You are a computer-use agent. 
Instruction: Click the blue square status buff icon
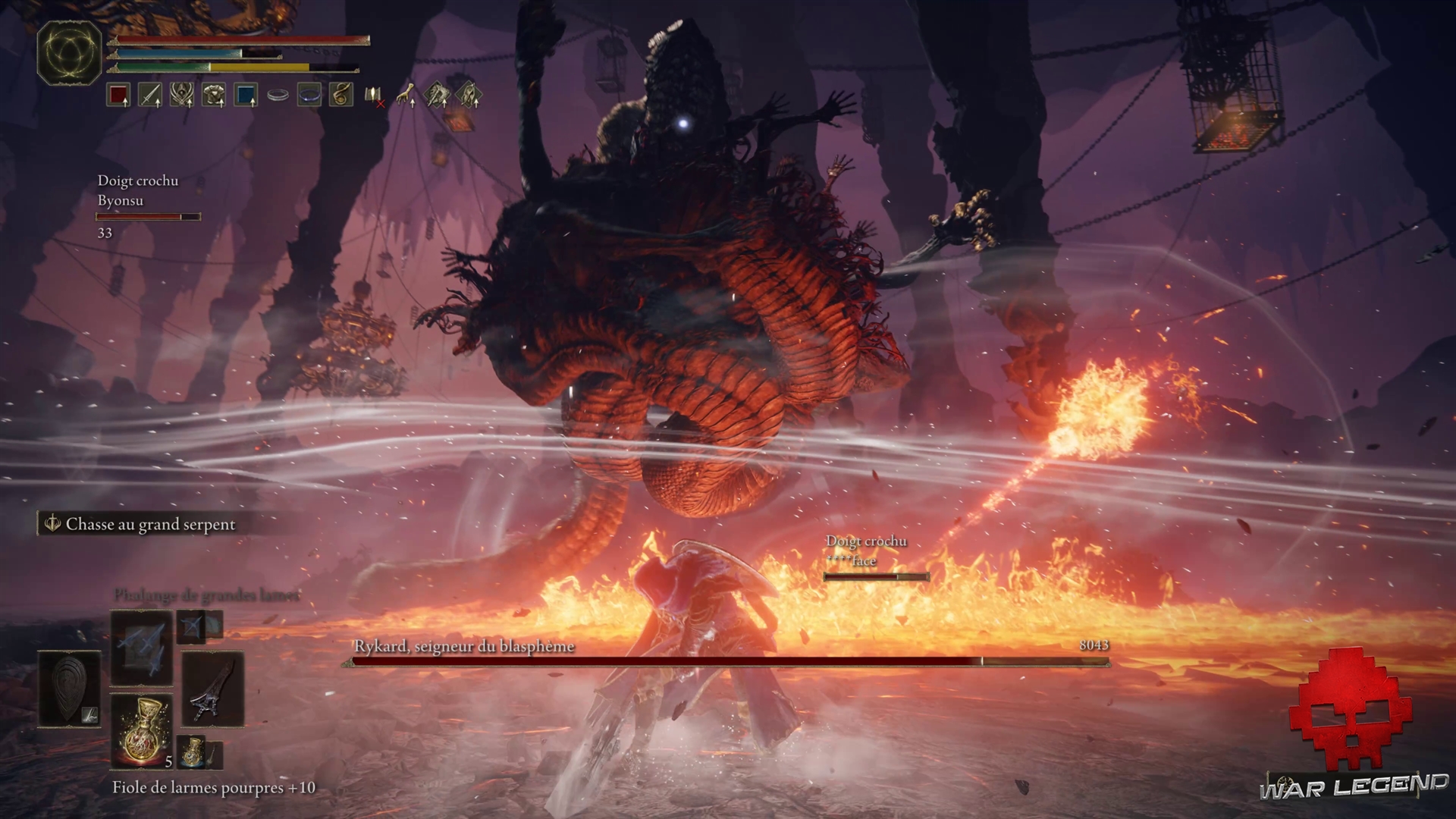click(246, 95)
